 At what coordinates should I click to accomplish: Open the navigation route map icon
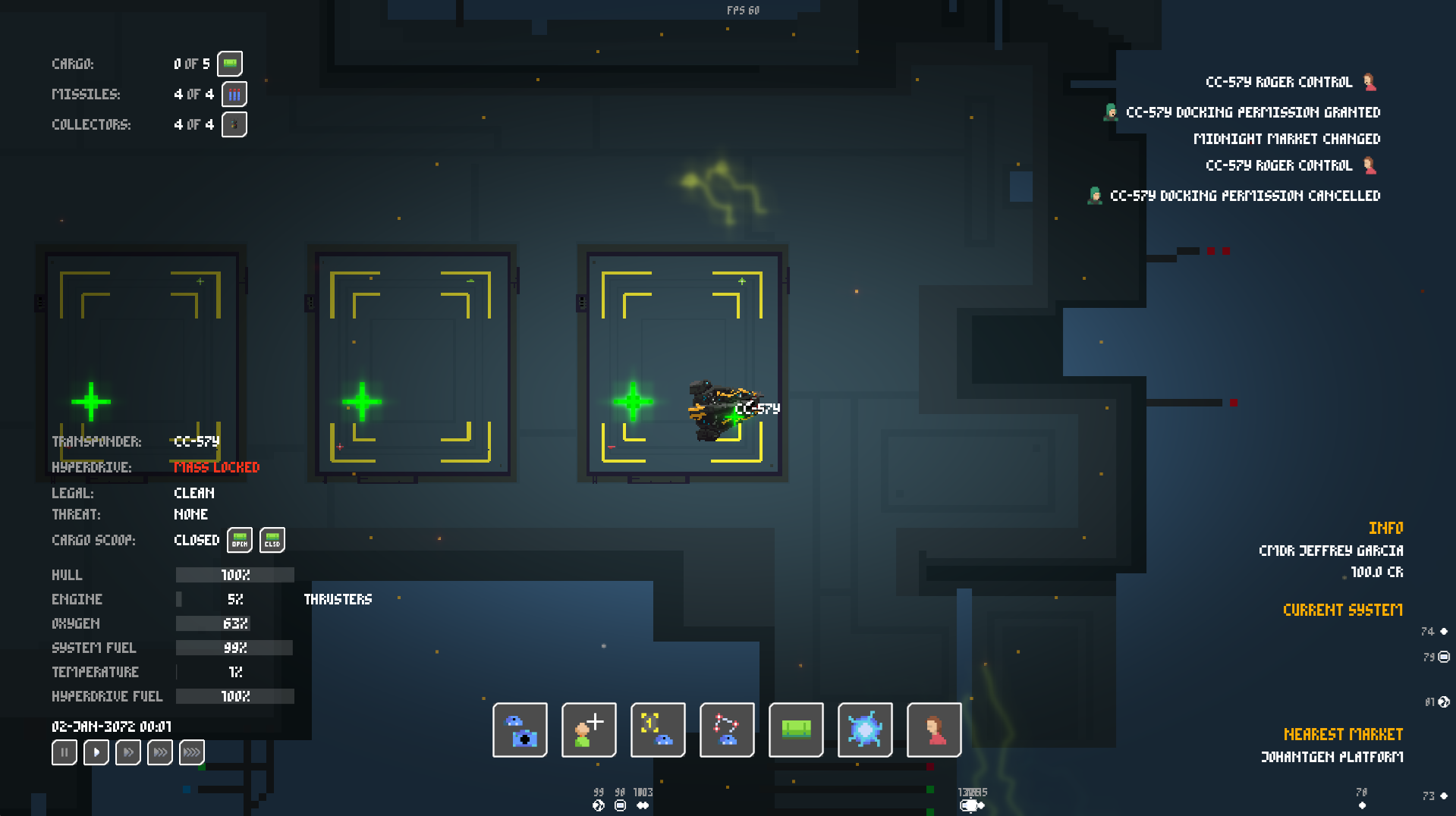coord(726,730)
